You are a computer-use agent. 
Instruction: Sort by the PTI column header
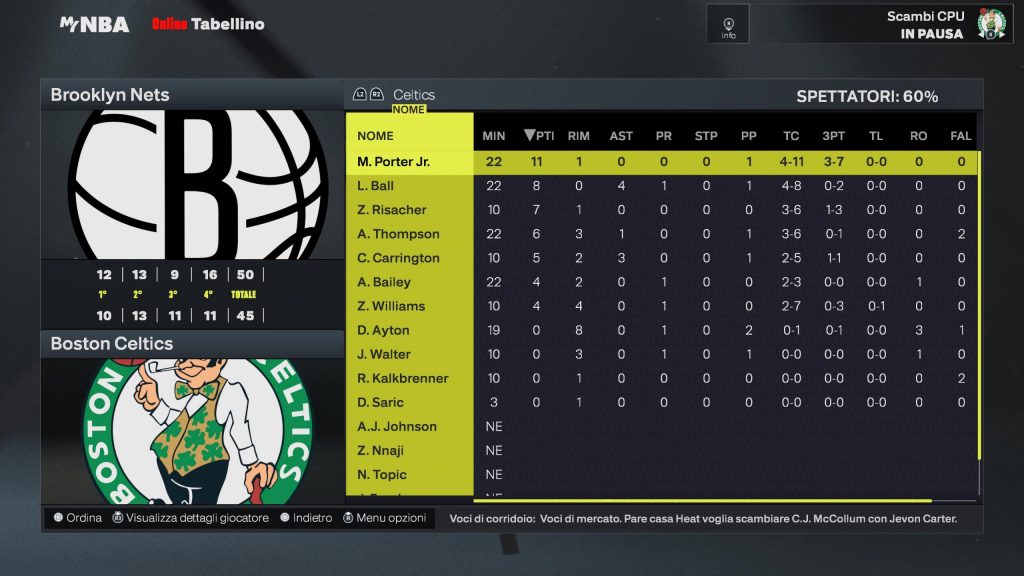pyautogui.click(x=540, y=136)
